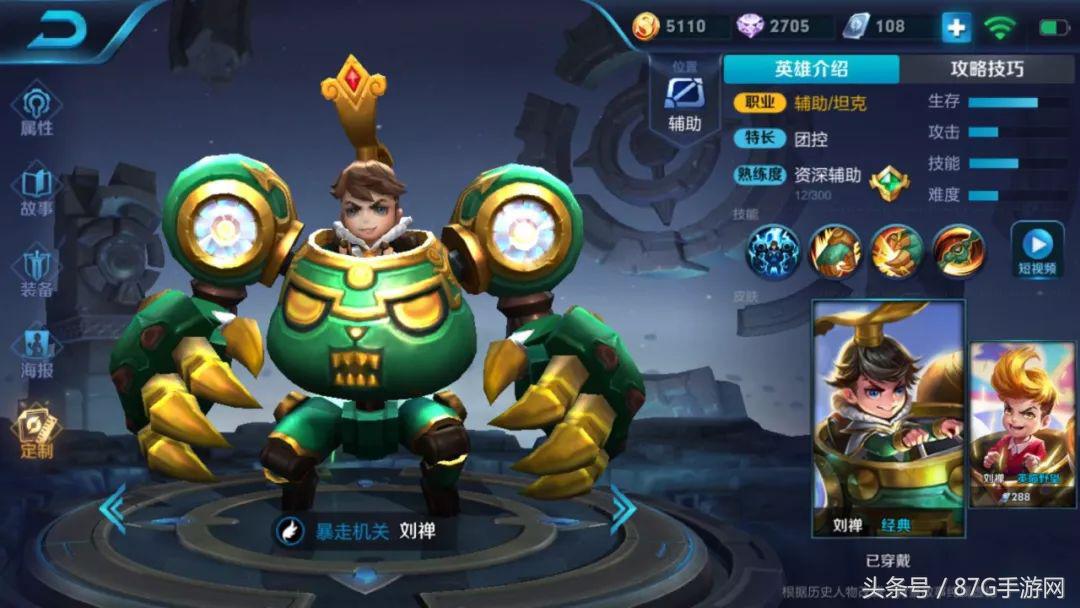This screenshot has height=608, width=1080.
Task: Click the blue plus add-currency button
Action: (956, 28)
